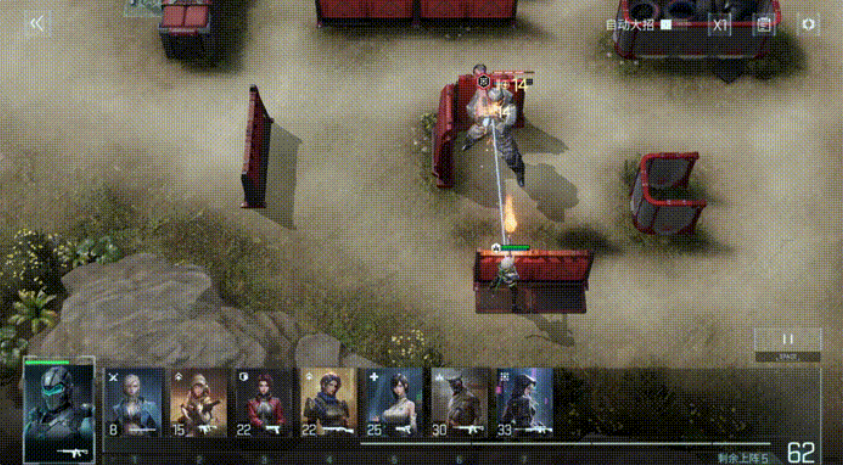843x465 pixels.
Task: Deploy the cost 33 purple-lit operator card
Action: click(525, 402)
